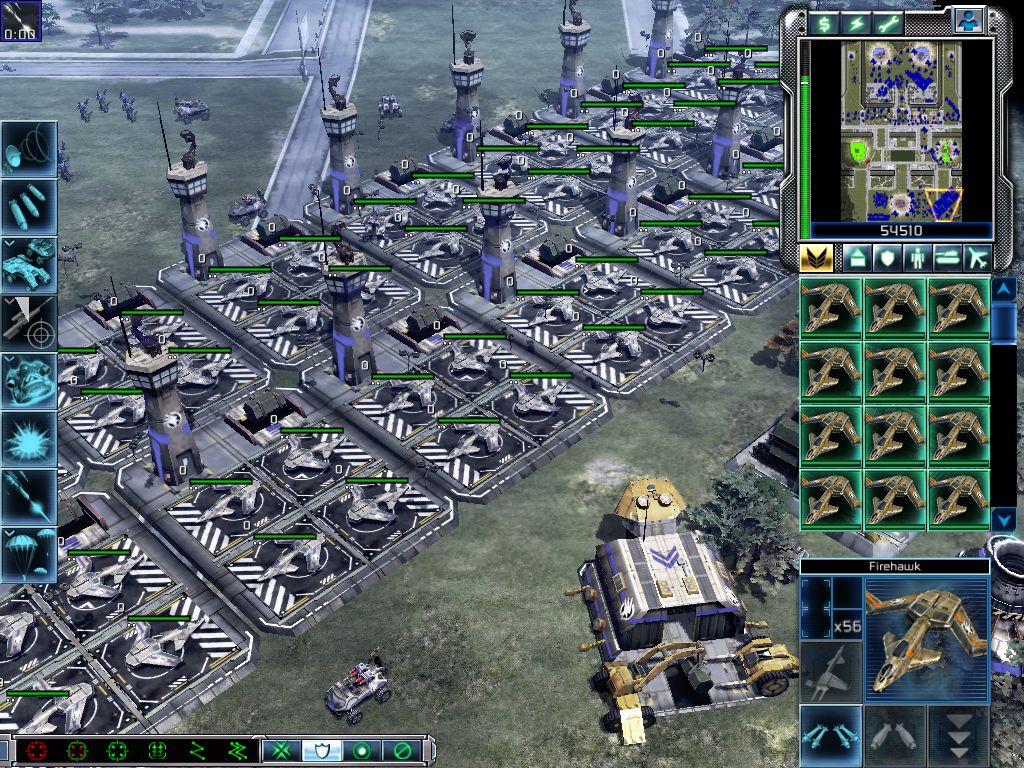Click the sell structure dollar button
1024x768 pixels.
825,22
